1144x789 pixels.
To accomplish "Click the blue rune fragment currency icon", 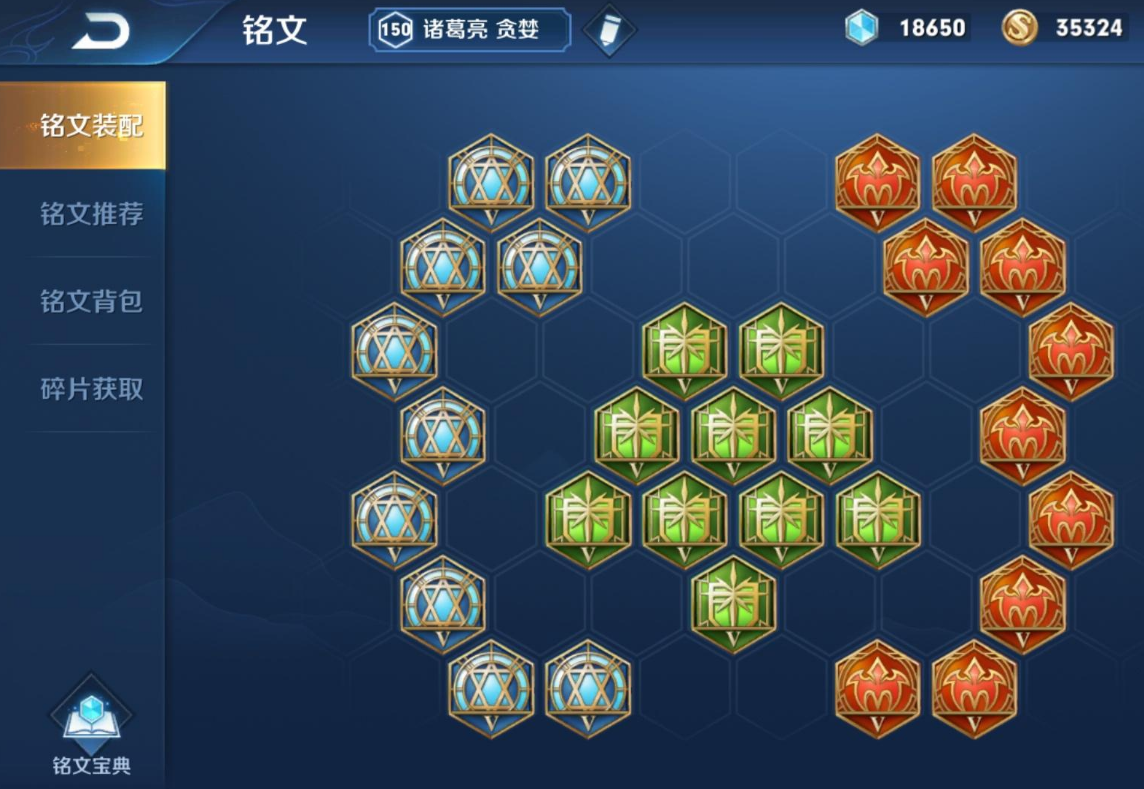I will [861, 29].
